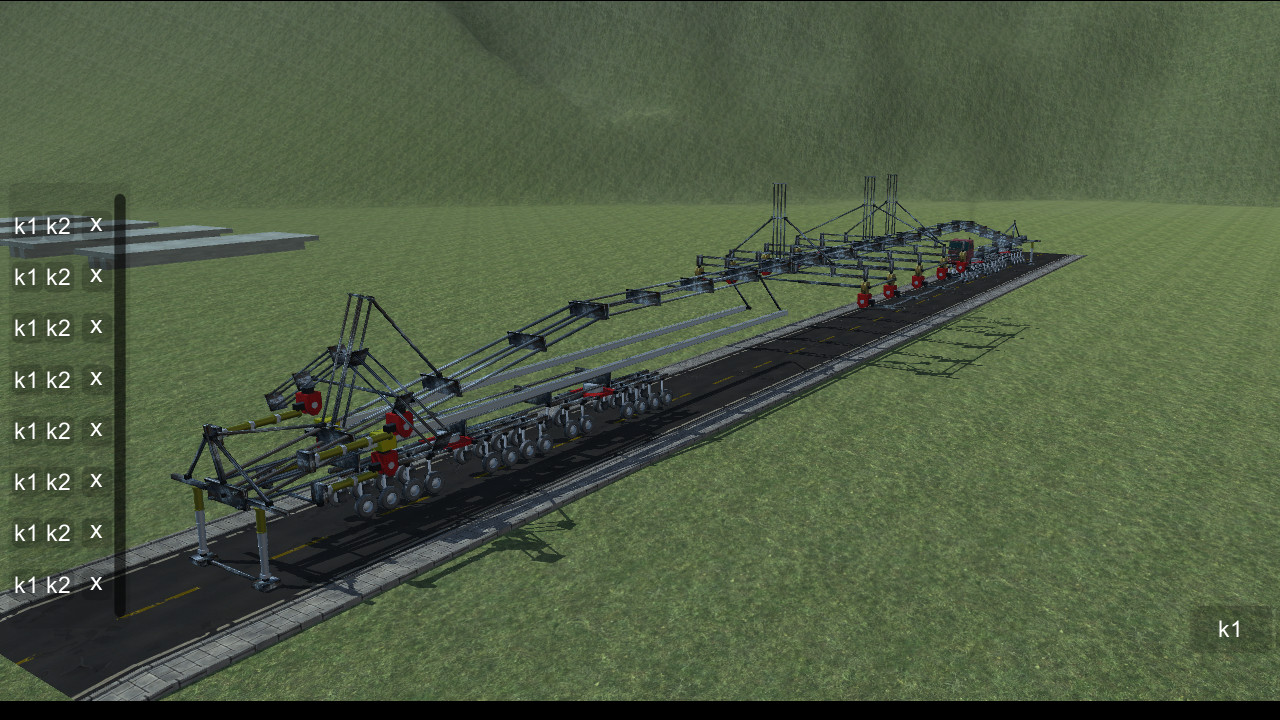Click the X on the fourth row
The width and height of the screenshot is (1280, 720).
95,380
